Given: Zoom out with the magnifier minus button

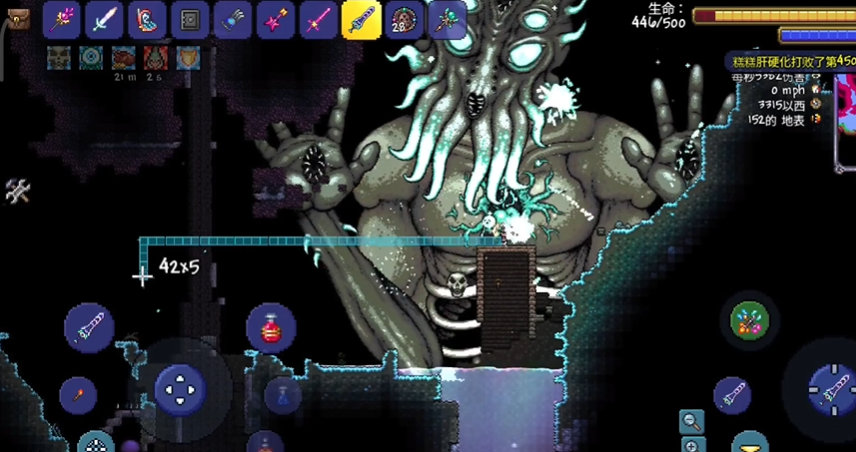Looking at the screenshot, I should 691,421.
